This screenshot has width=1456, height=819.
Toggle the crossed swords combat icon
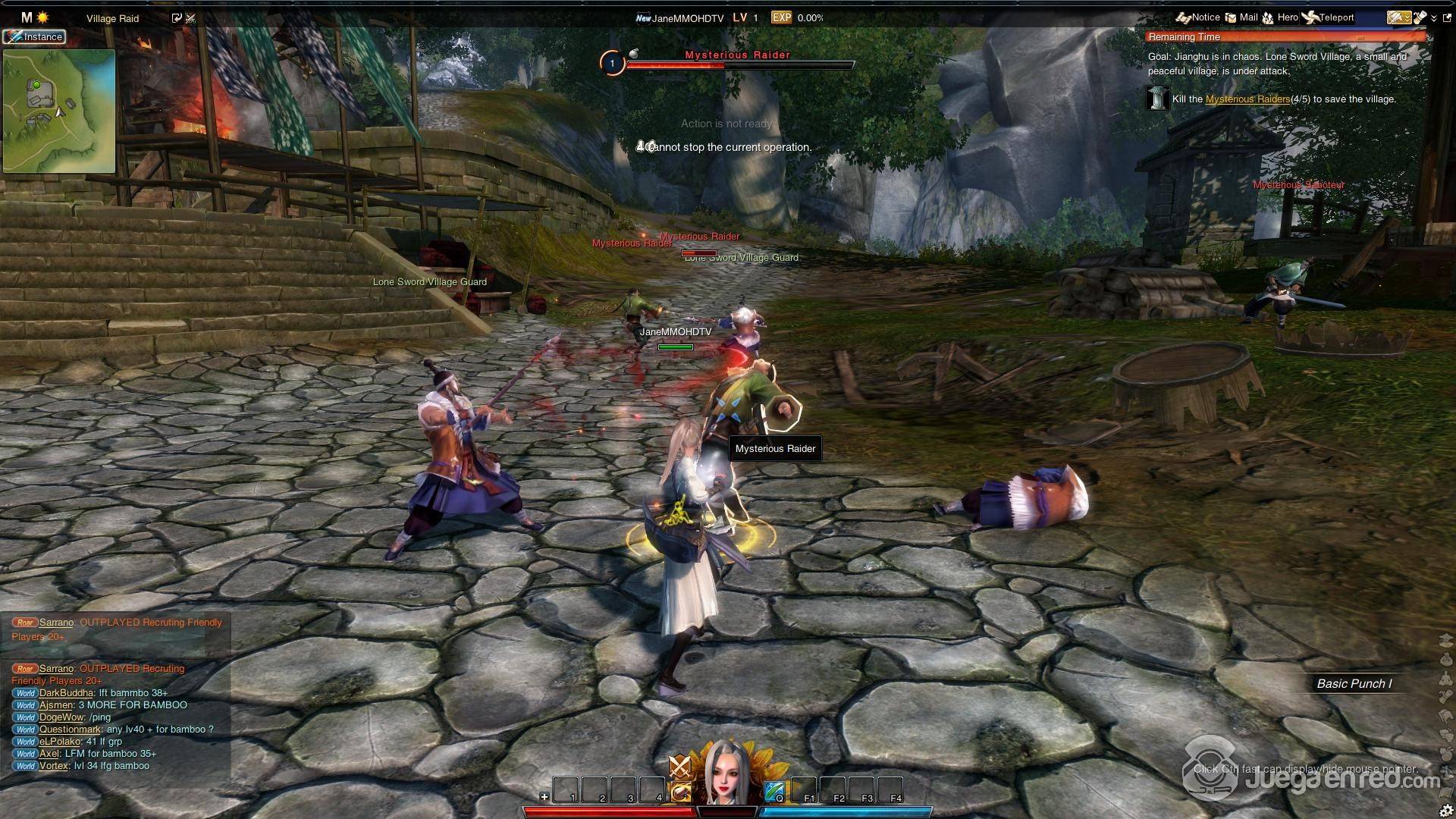click(679, 767)
